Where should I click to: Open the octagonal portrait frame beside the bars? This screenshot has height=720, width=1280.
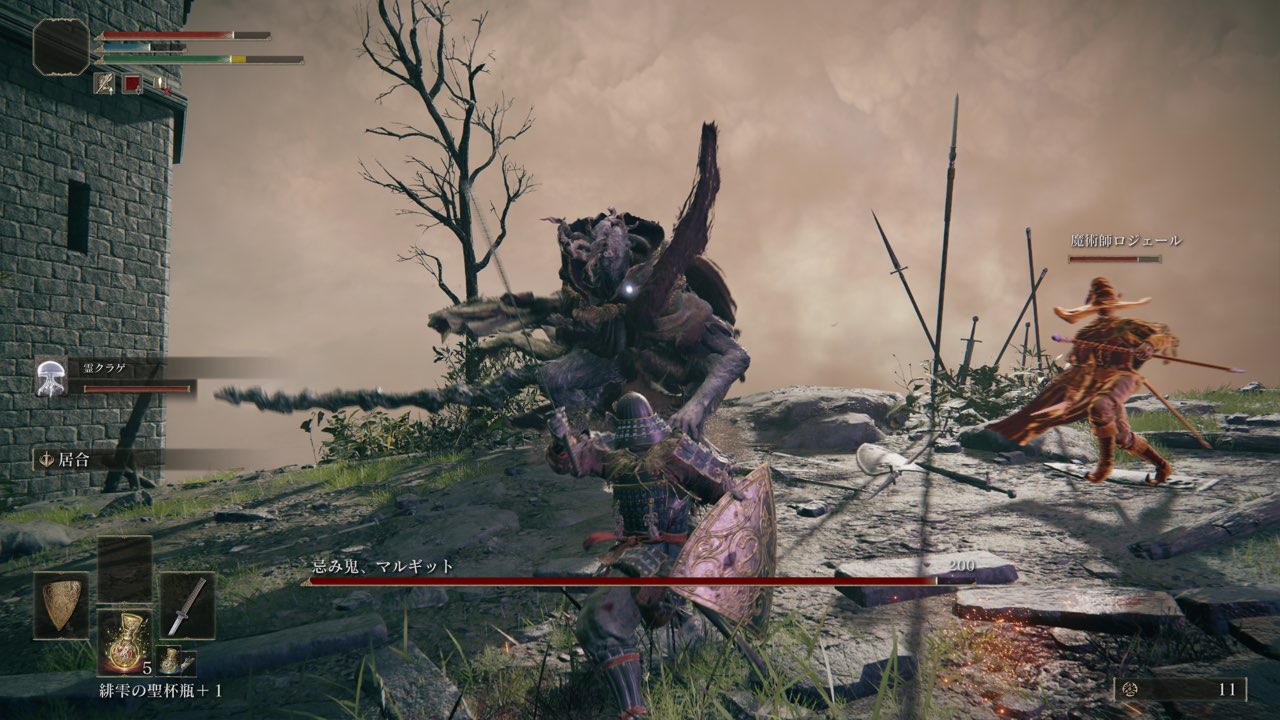pos(62,46)
